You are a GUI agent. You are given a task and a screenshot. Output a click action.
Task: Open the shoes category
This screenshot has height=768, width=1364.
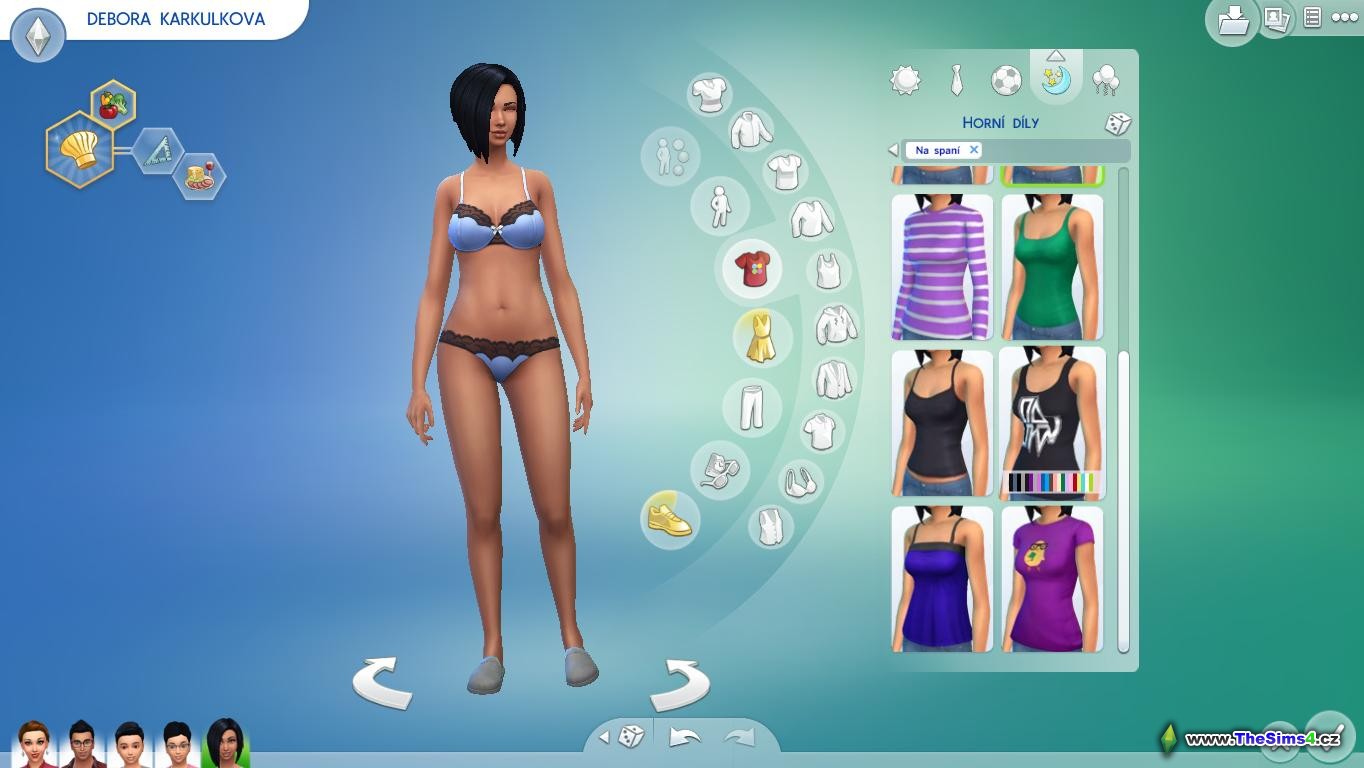[x=669, y=519]
